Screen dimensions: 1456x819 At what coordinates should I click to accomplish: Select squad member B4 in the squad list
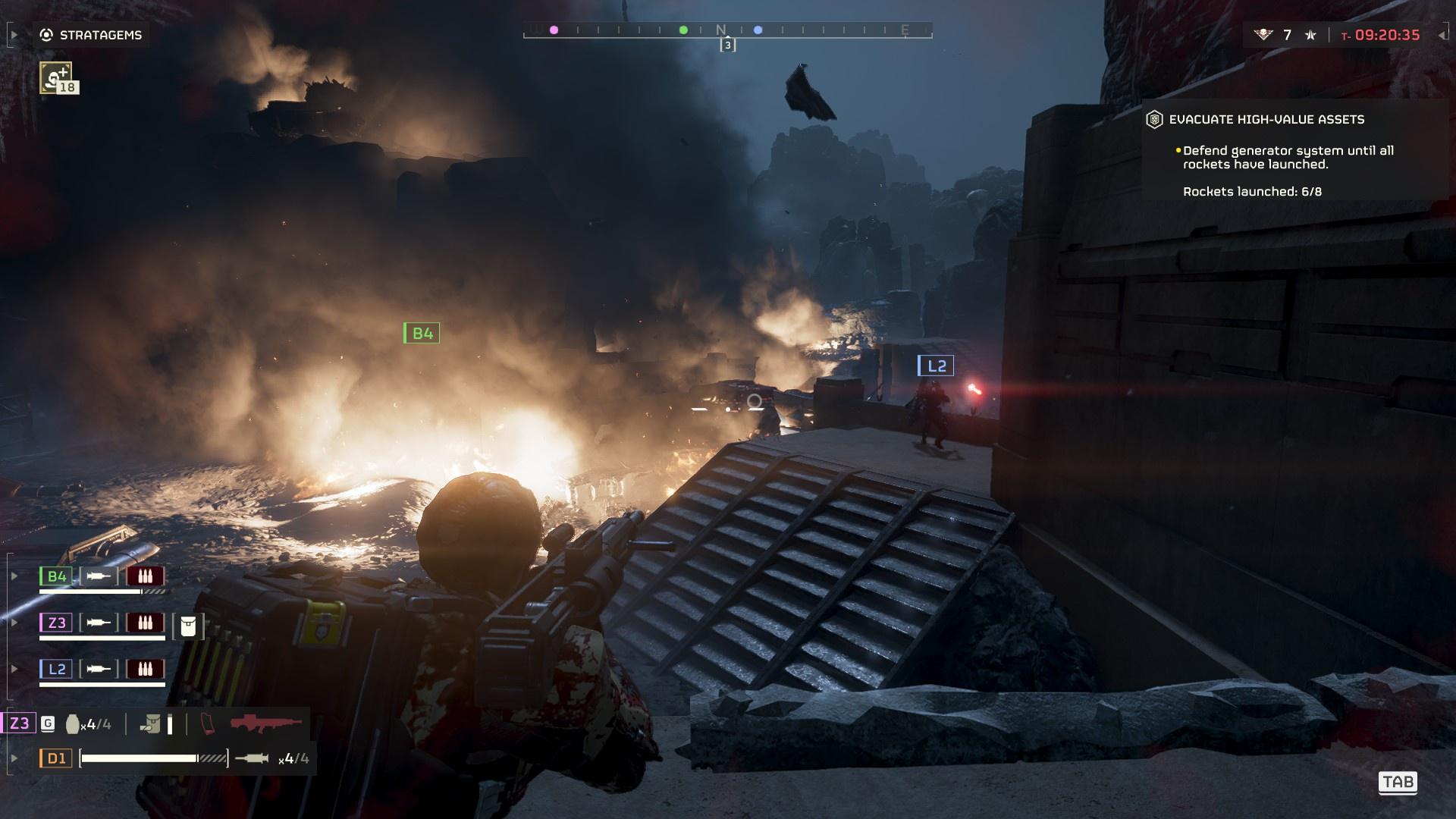coord(57,576)
